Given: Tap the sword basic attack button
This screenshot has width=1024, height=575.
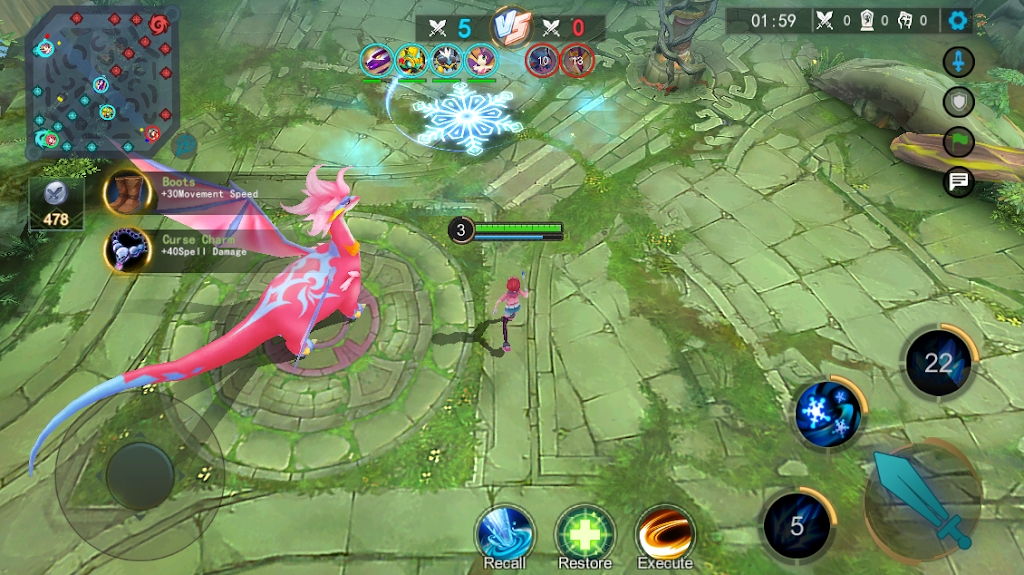Looking at the screenshot, I should (x=922, y=500).
